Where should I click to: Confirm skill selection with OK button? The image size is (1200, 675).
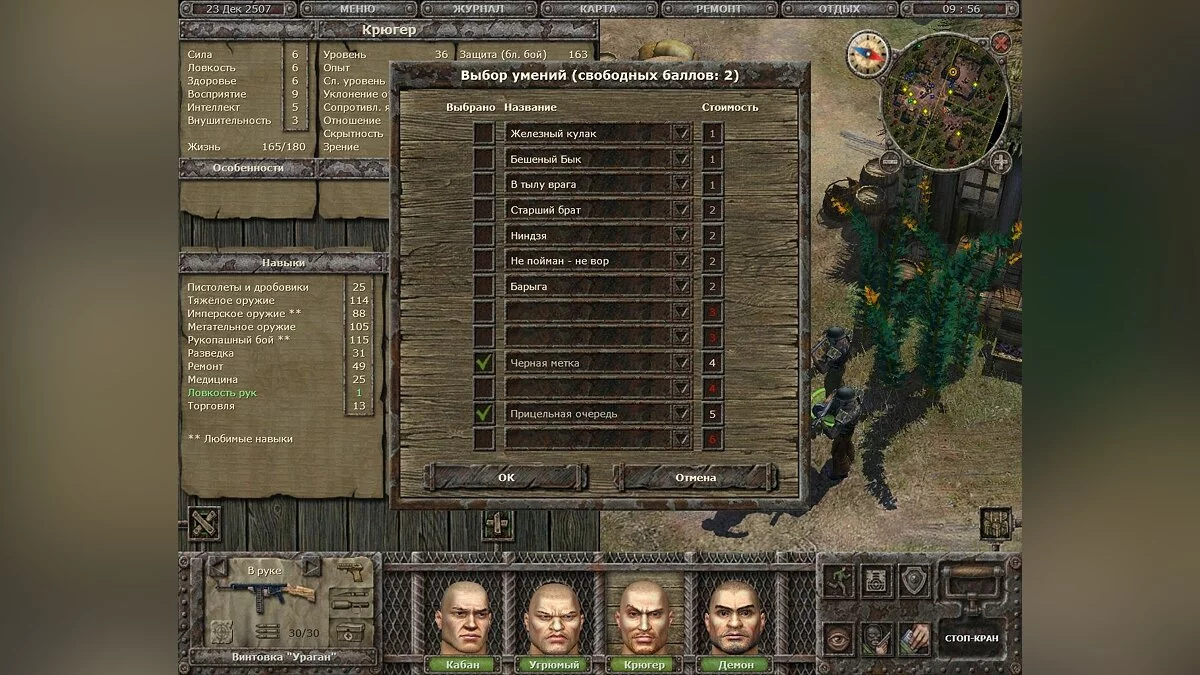tap(506, 477)
